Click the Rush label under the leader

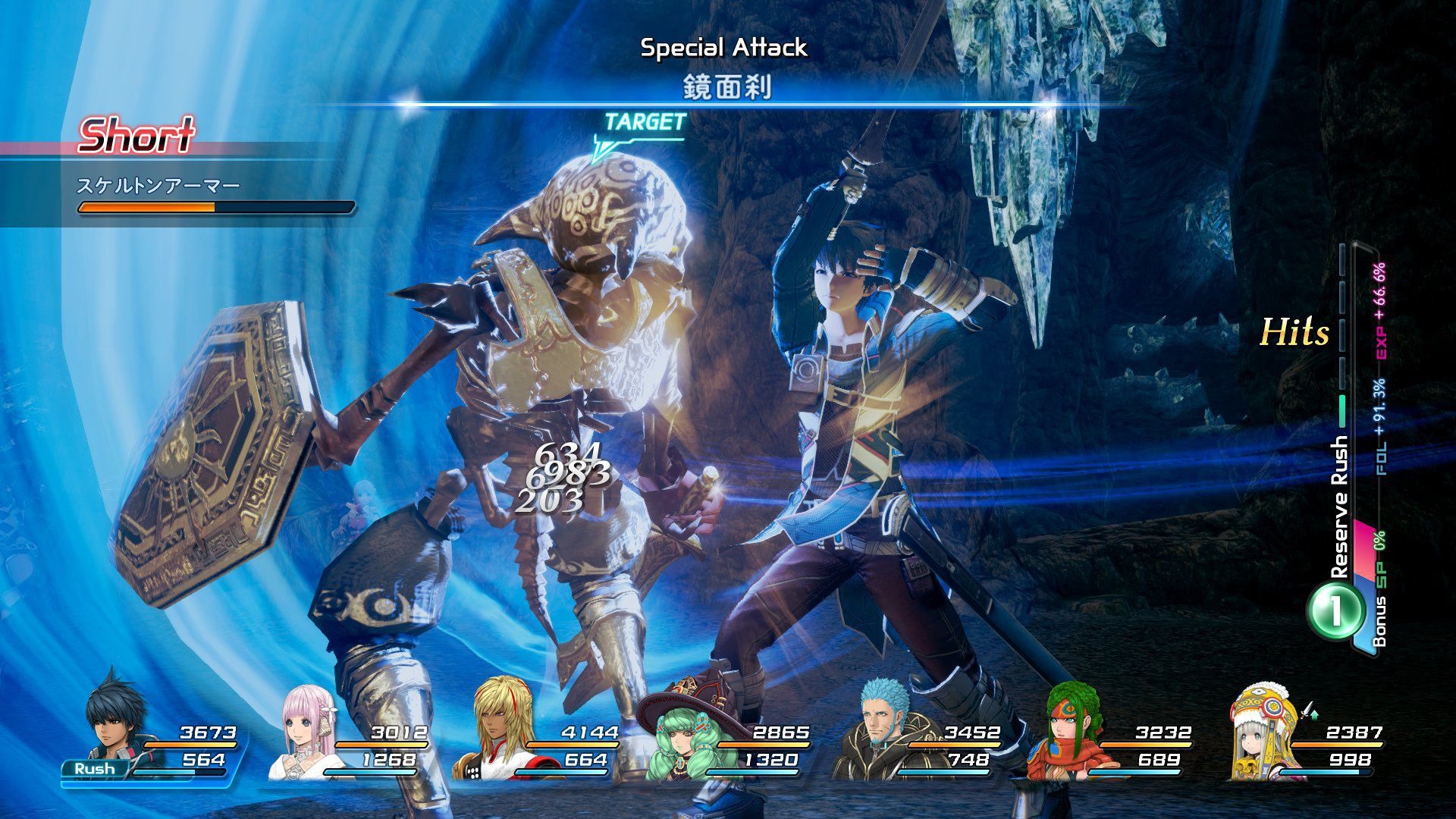point(95,769)
